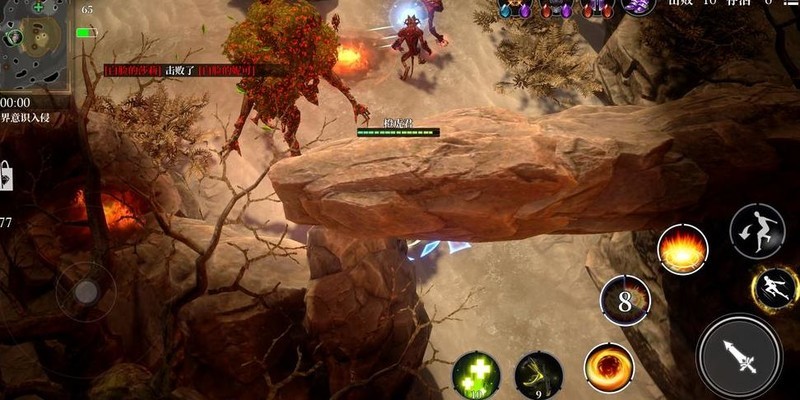Tap the skill showing cooldown 8
Image resolution: width=800 pixels, height=400 pixels.
click(625, 299)
